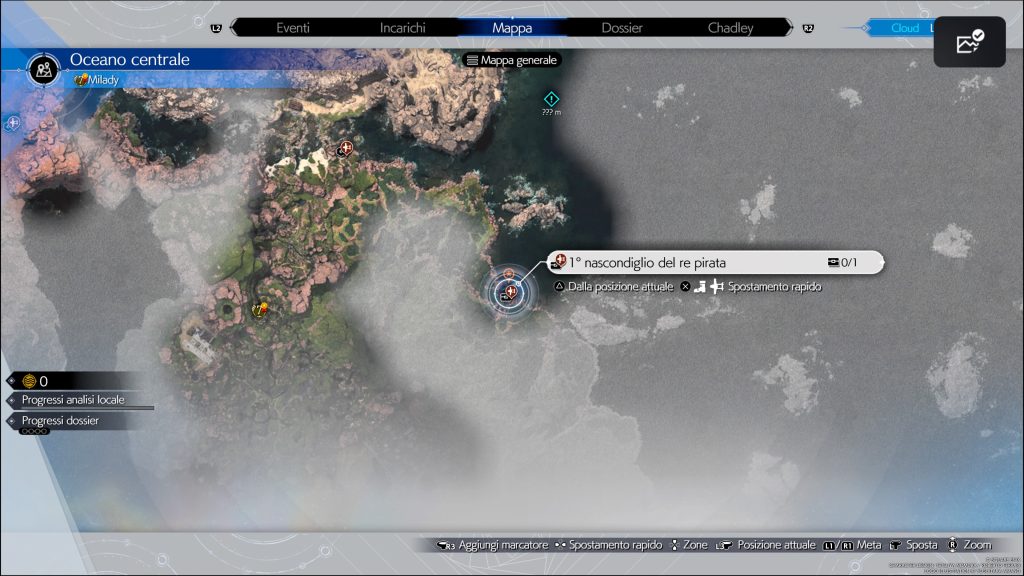Click the red marker near the white beach
This screenshot has height=576, width=1024.
pos(346,149)
